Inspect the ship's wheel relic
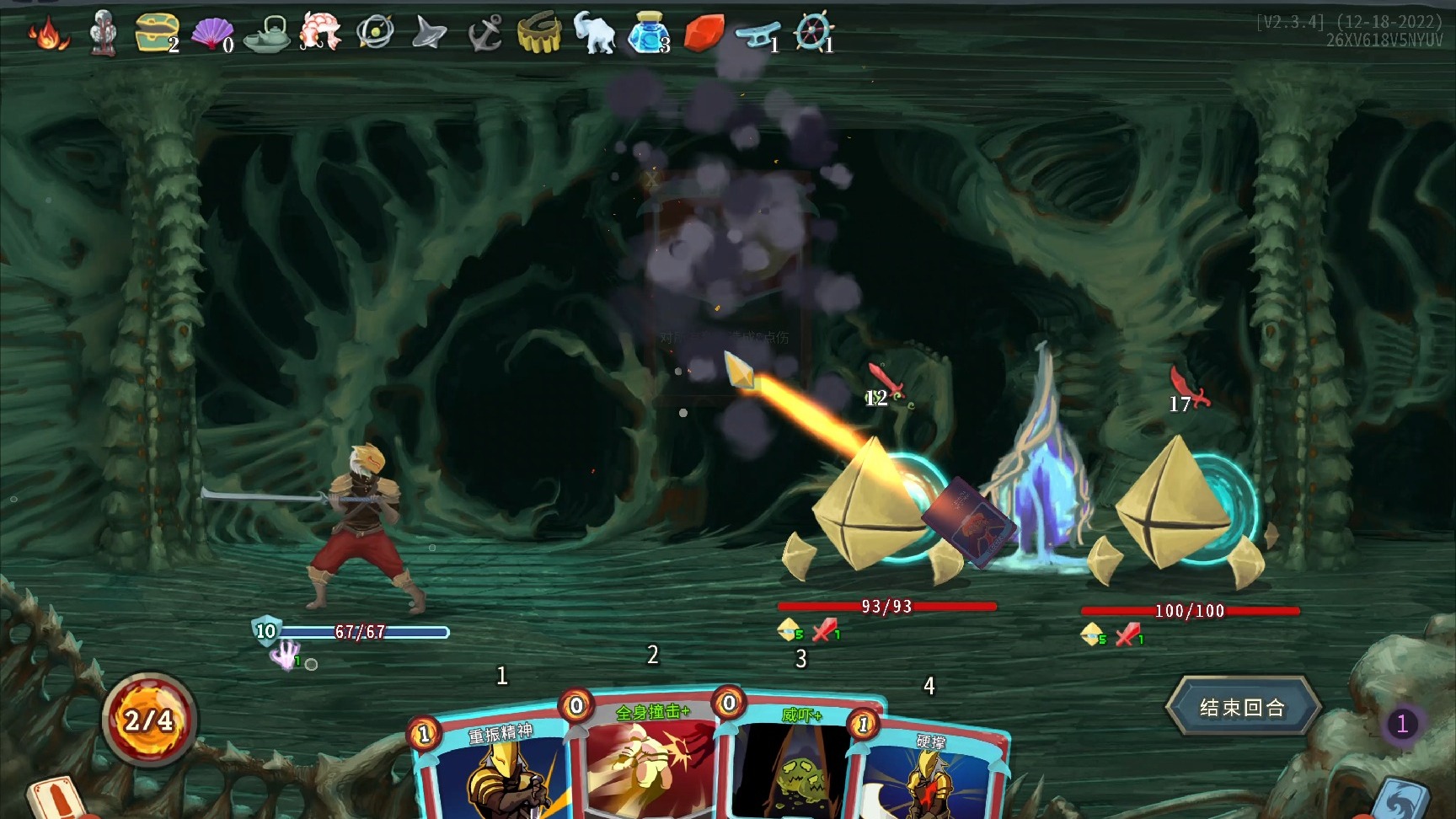Viewport: 1456px width, 819px height. [x=813, y=33]
